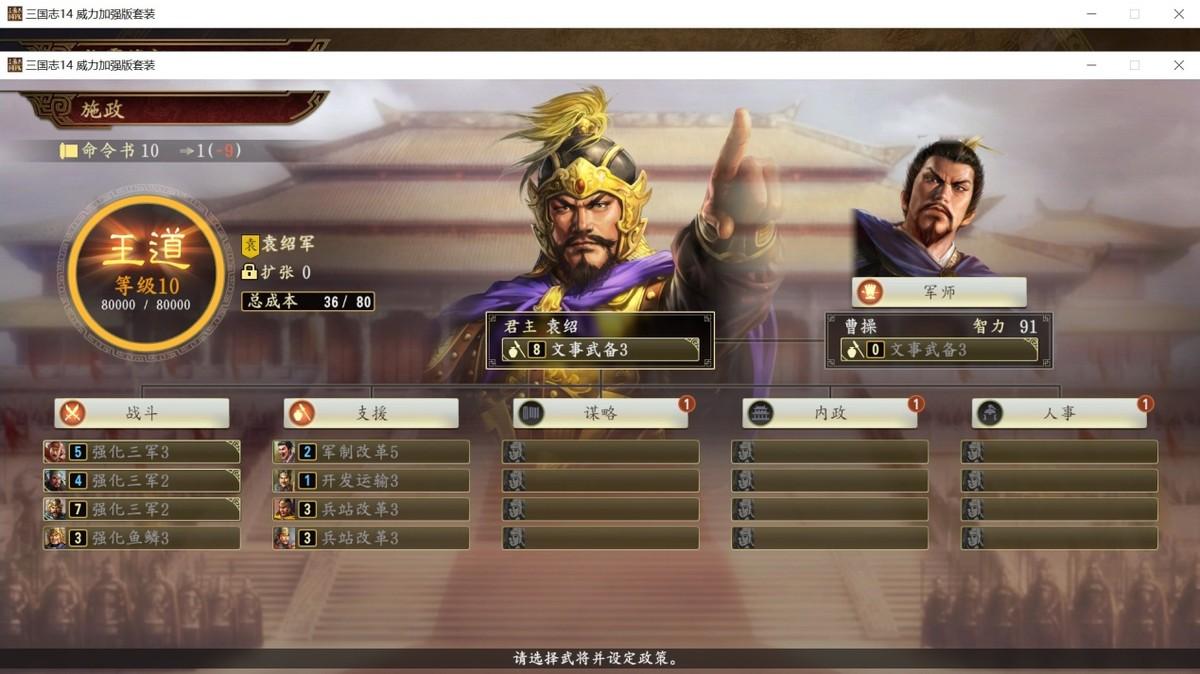The image size is (1200, 674).
Task: Select the 强化三军3 cost 5 slot
Action: [x=142, y=452]
